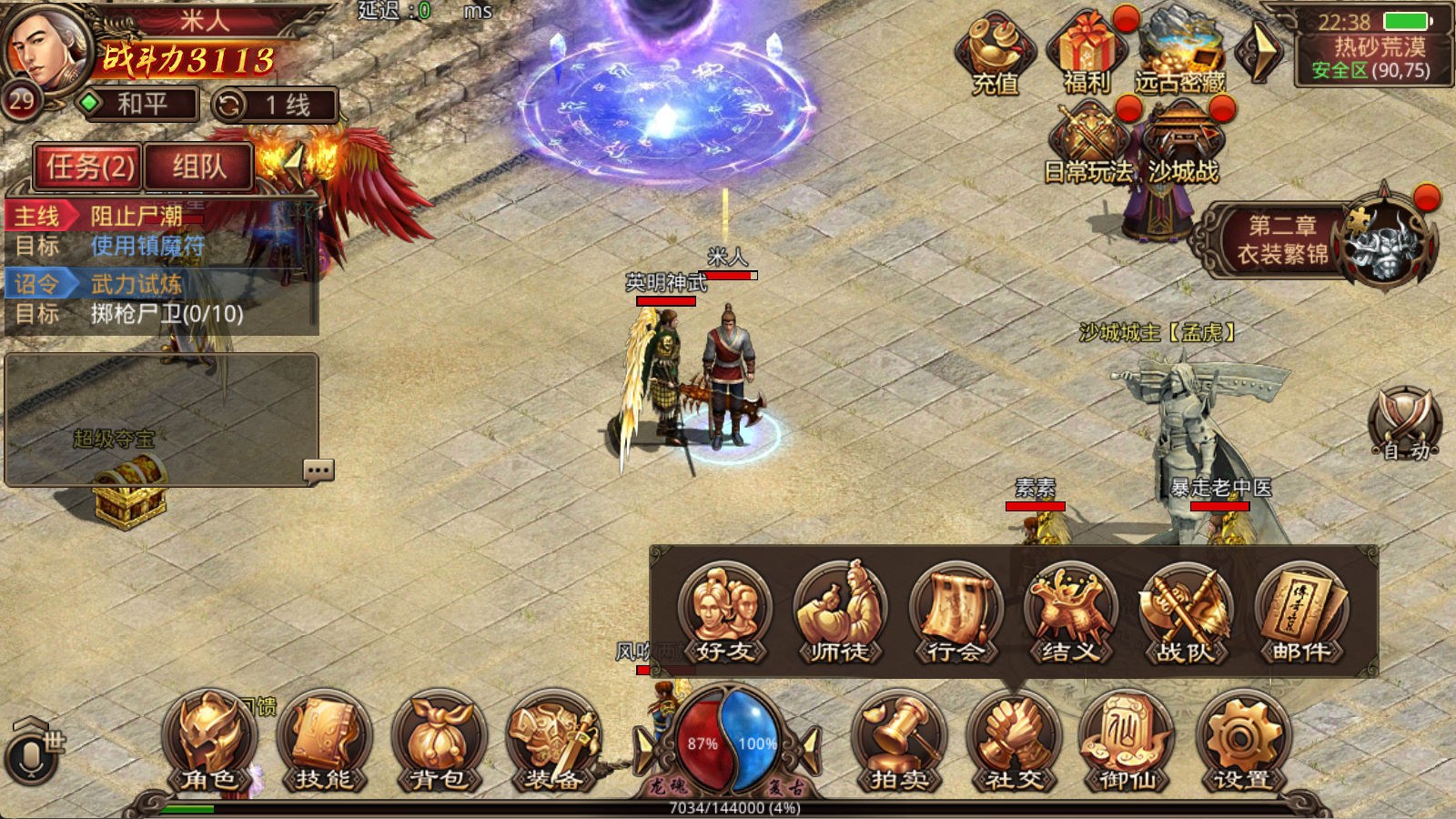Image resolution: width=1456 pixels, height=819 pixels.
Task: Open the 师徒 mentor menu
Action: (x=839, y=612)
